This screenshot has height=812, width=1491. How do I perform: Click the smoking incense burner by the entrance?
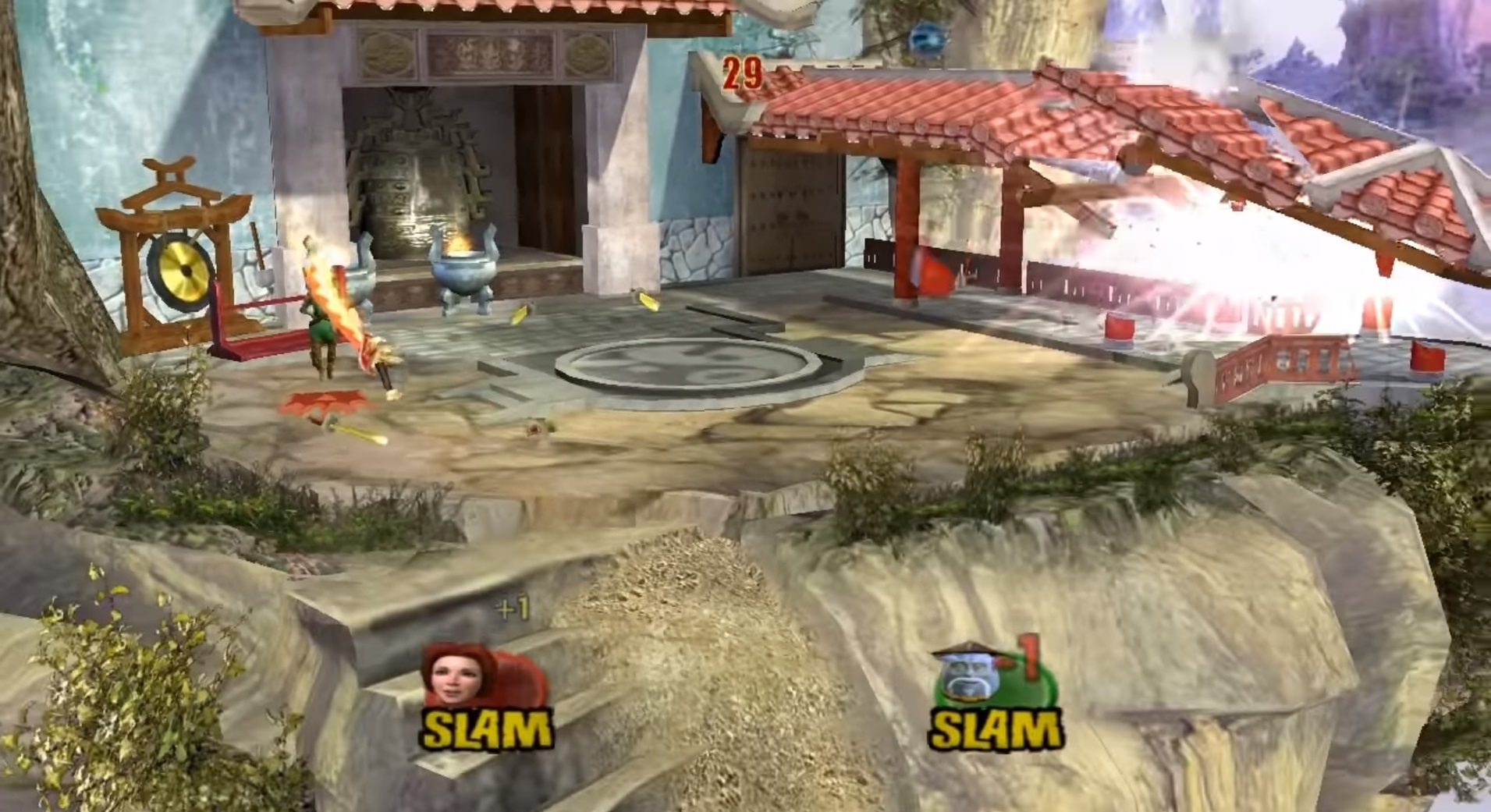[x=462, y=273]
